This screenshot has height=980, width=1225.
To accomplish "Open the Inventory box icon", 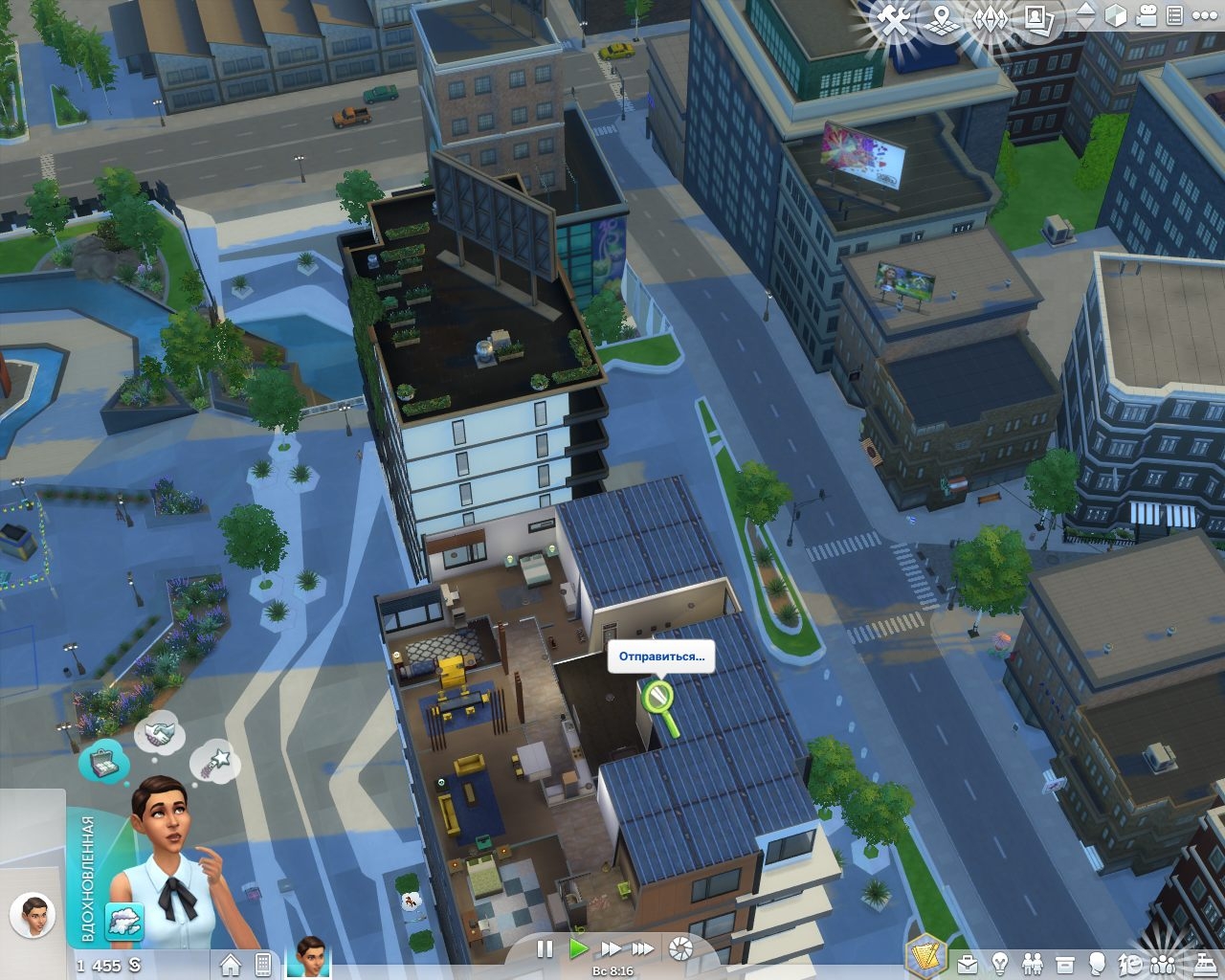I will point(1064,962).
